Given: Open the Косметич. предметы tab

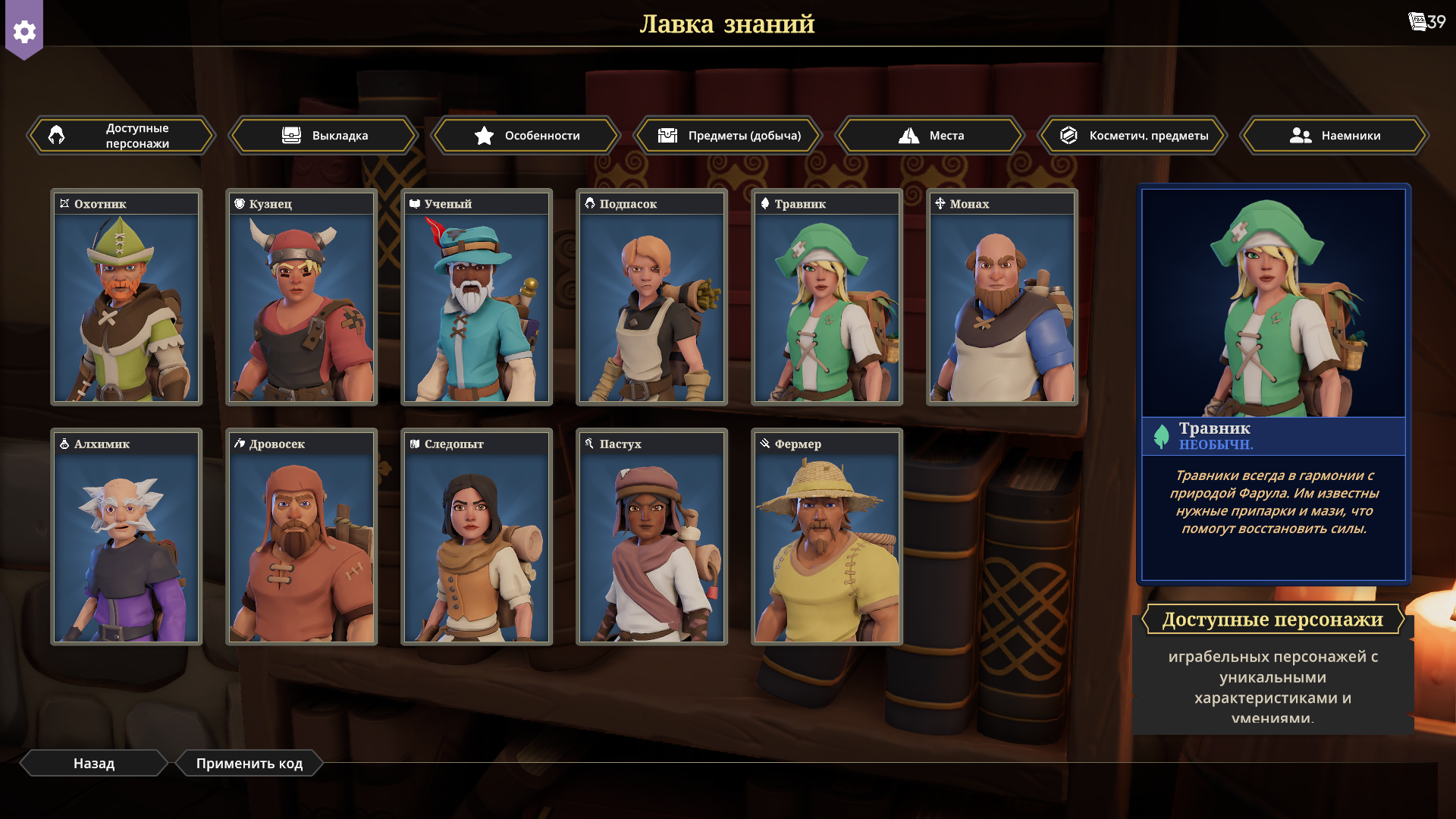Looking at the screenshot, I should (x=1133, y=136).
